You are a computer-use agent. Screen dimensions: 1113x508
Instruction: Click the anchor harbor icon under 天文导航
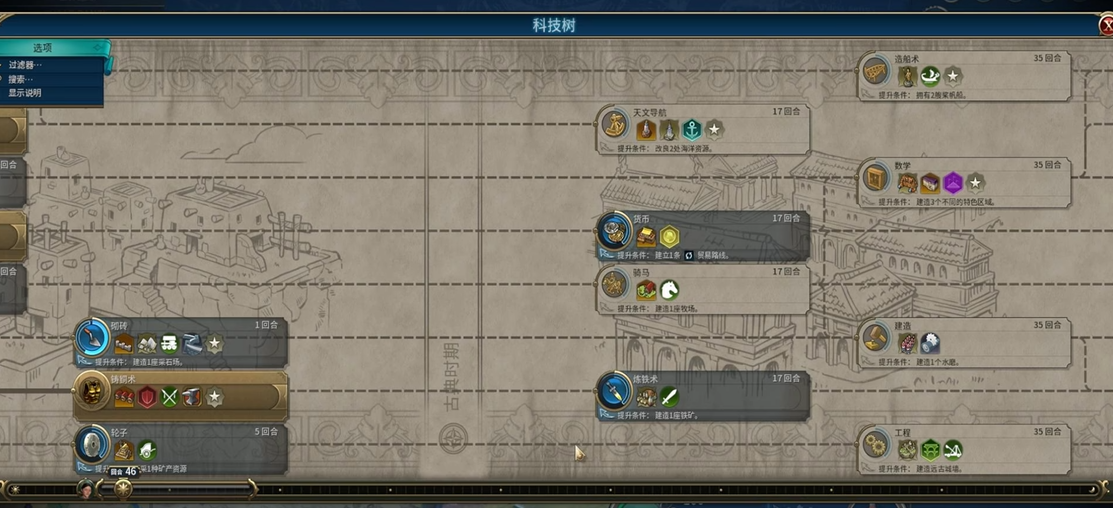click(692, 130)
